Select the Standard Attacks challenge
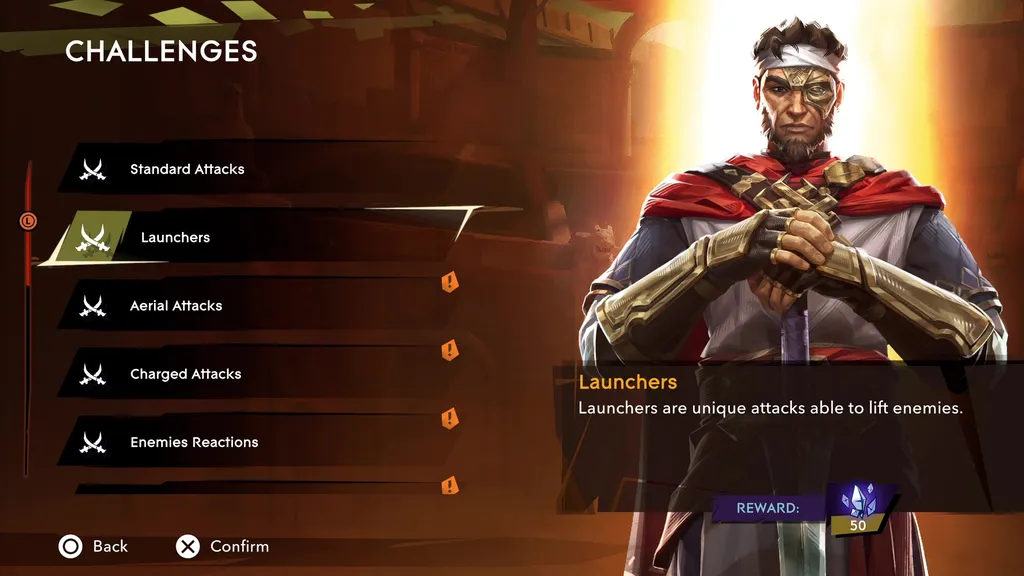This screenshot has width=1024, height=576. tap(187, 170)
